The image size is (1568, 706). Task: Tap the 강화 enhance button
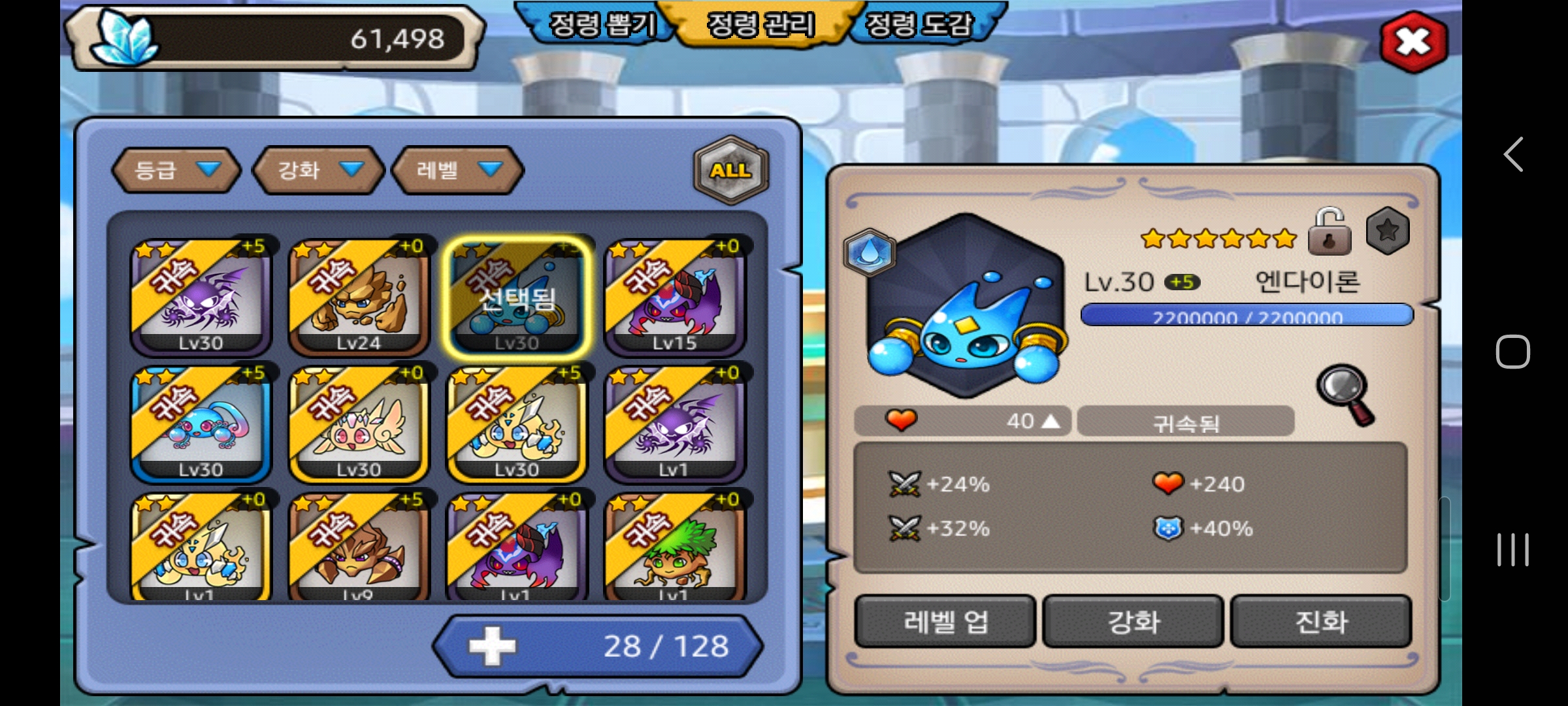1133,621
